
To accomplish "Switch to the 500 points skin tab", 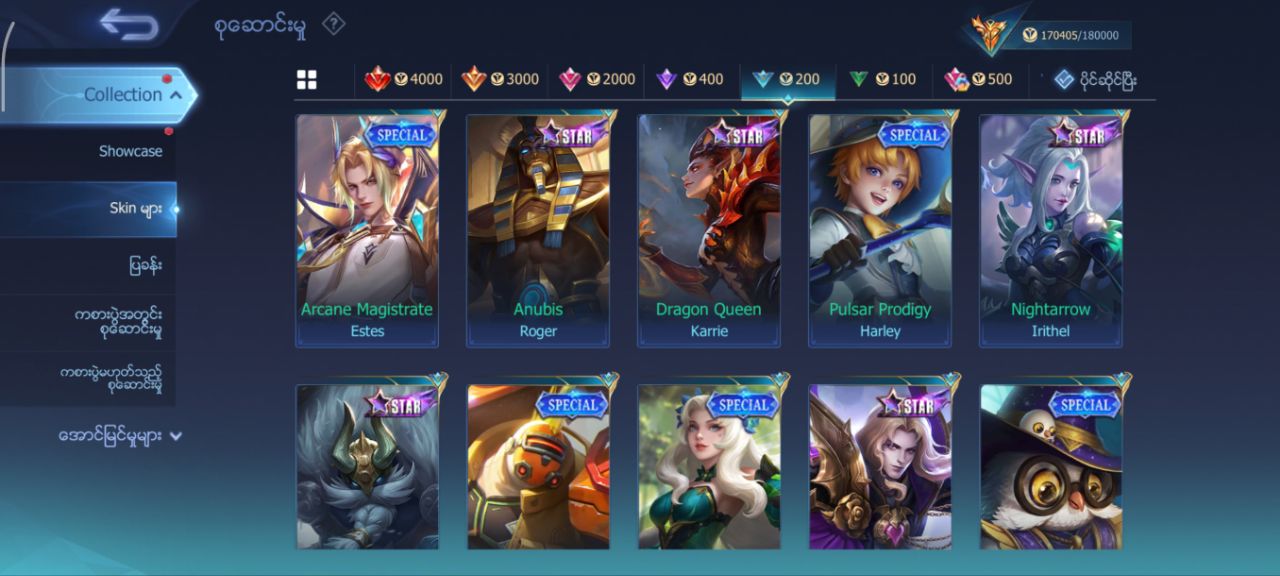I will pos(978,79).
